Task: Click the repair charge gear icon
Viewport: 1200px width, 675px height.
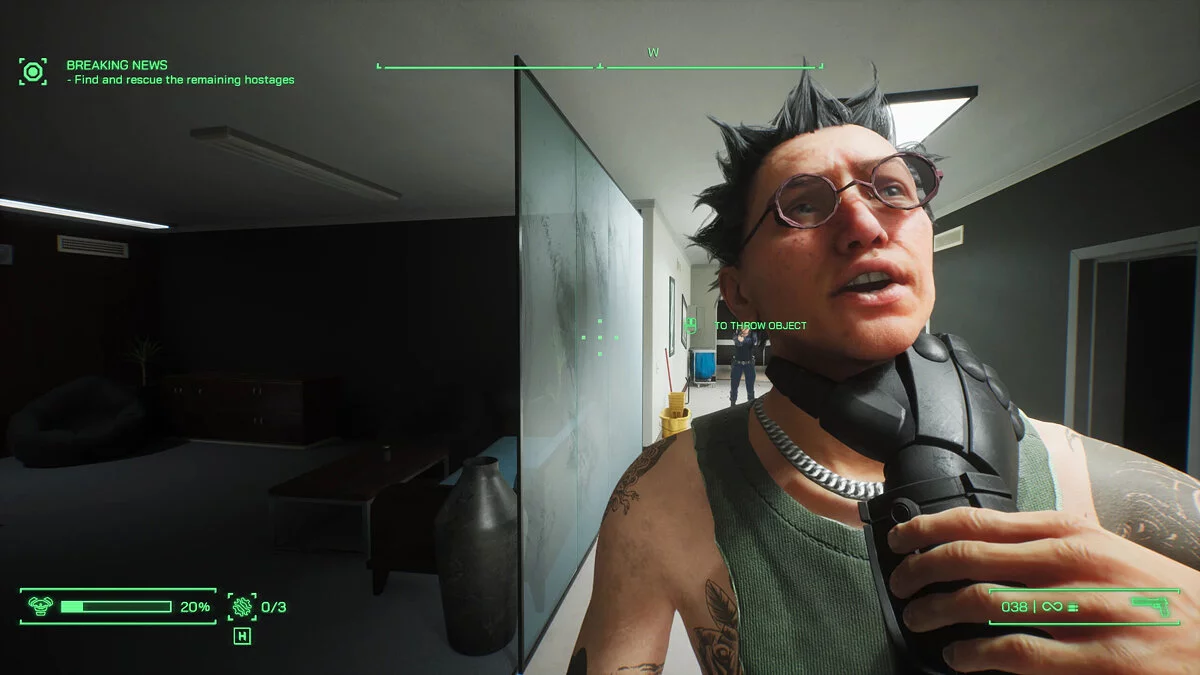Action: point(241,606)
